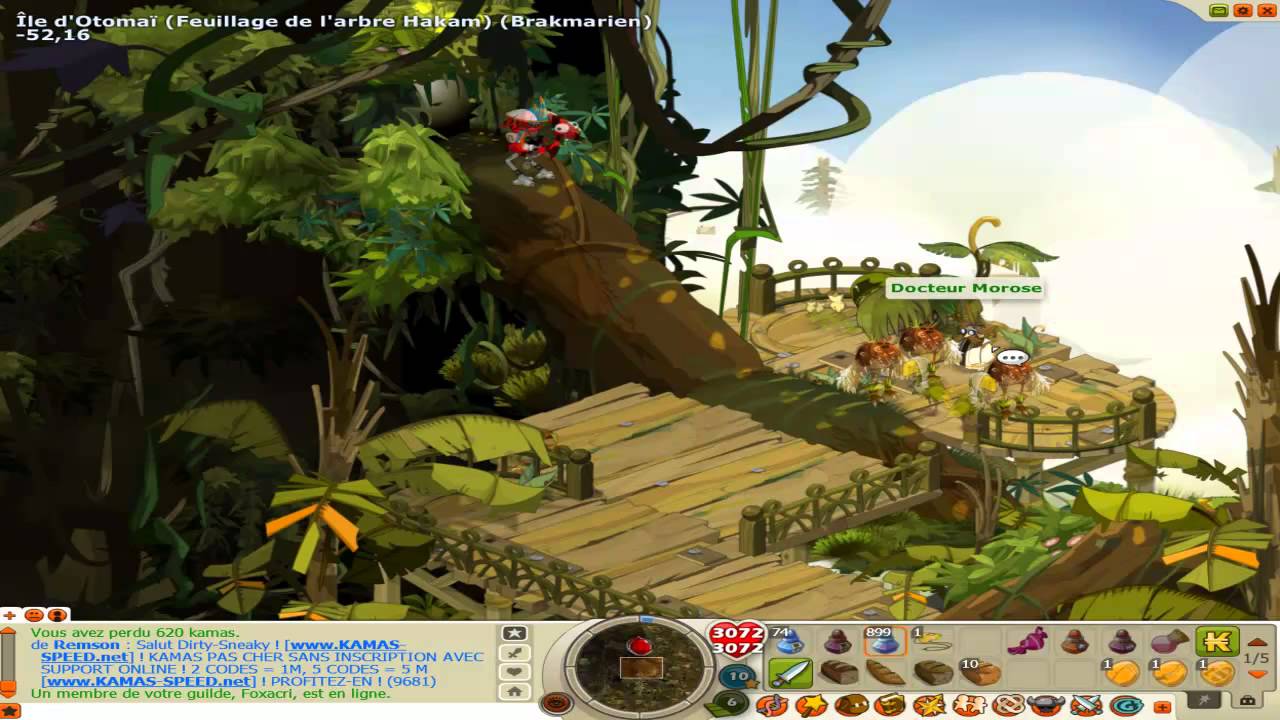Image resolution: width=1280 pixels, height=720 pixels.
Task: Open the chat smiley emote button
Action: (x=34, y=614)
